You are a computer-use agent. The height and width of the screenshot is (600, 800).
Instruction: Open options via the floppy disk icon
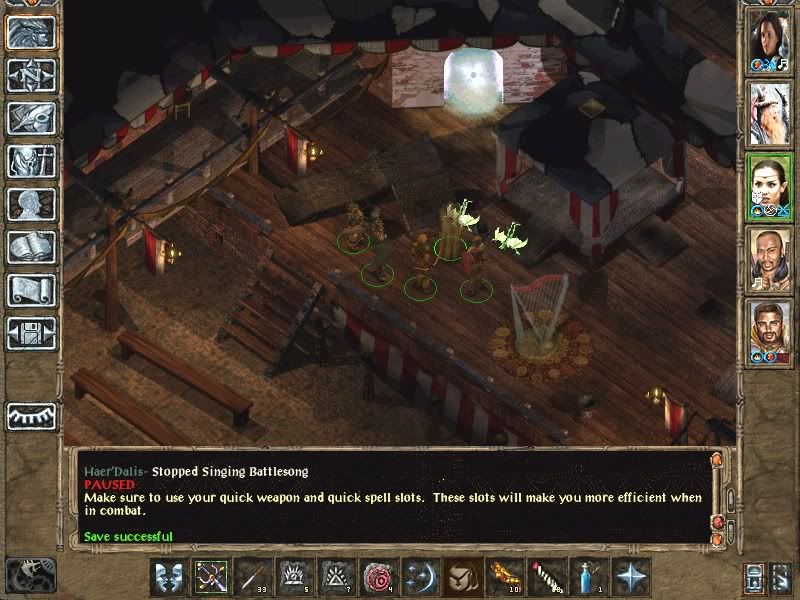click(31, 333)
